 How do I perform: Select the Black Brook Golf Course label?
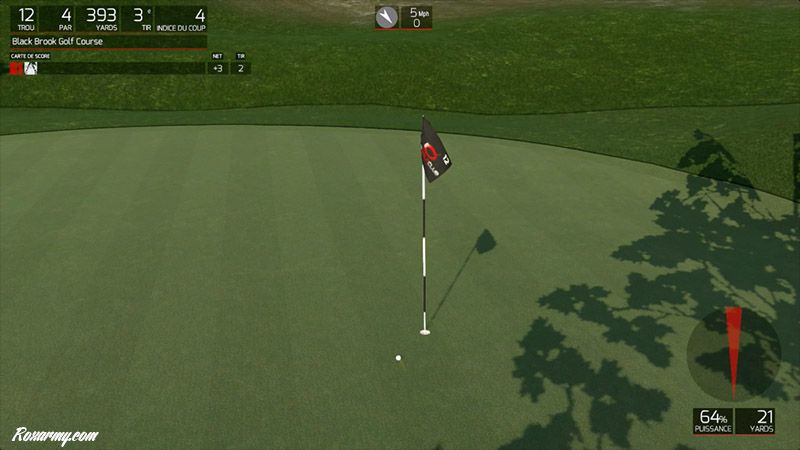60,42
